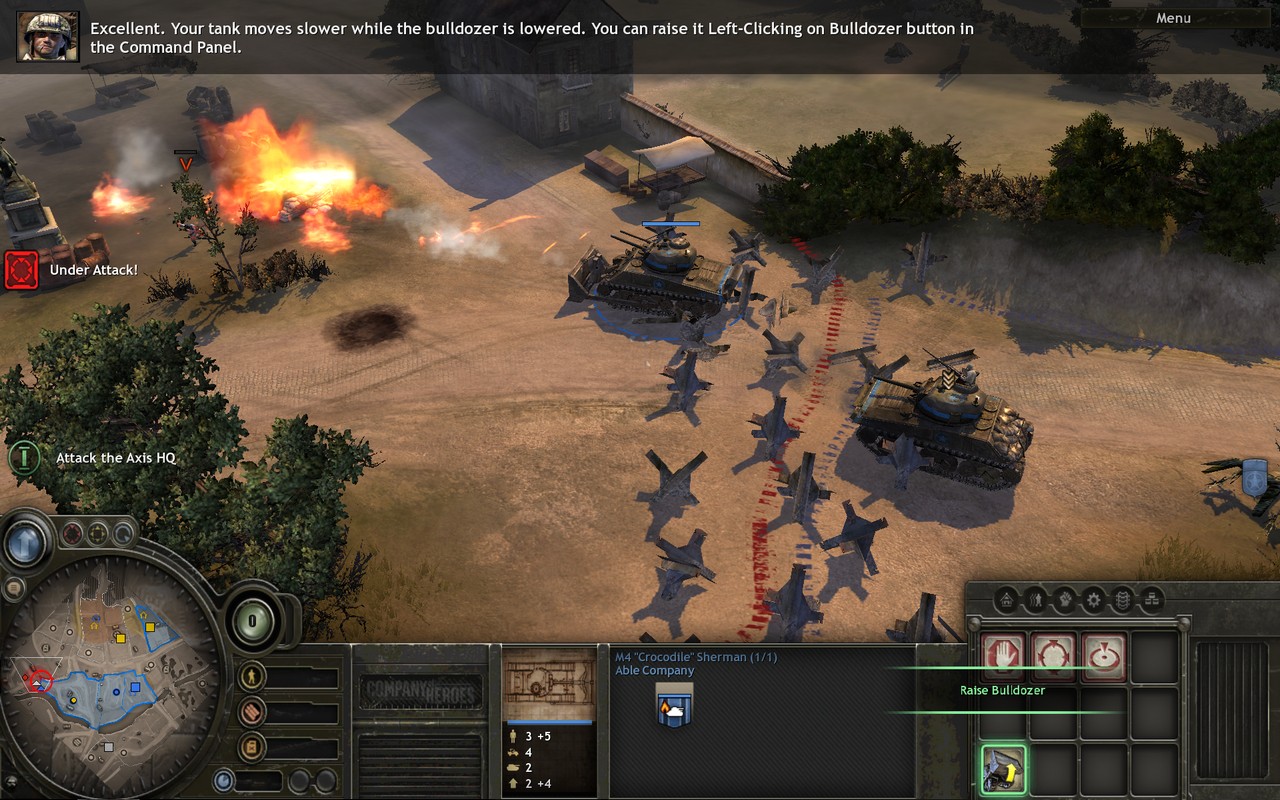Select the commander portrait in hint bar
Screen dimensions: 1280x800
(x=47, y=36)
